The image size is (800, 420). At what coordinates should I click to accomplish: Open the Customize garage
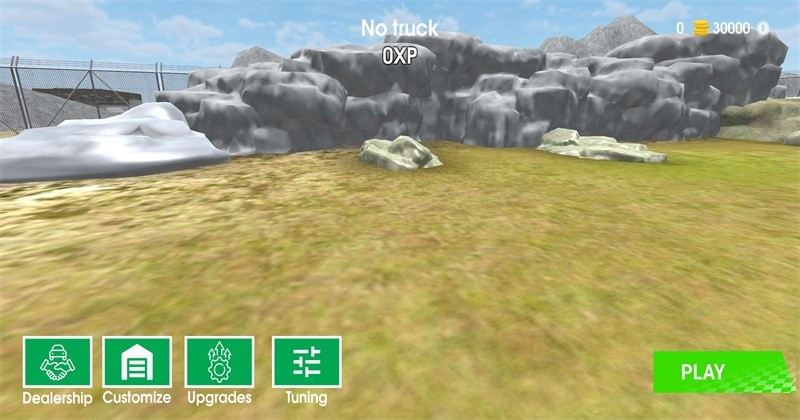coord(137,362)
